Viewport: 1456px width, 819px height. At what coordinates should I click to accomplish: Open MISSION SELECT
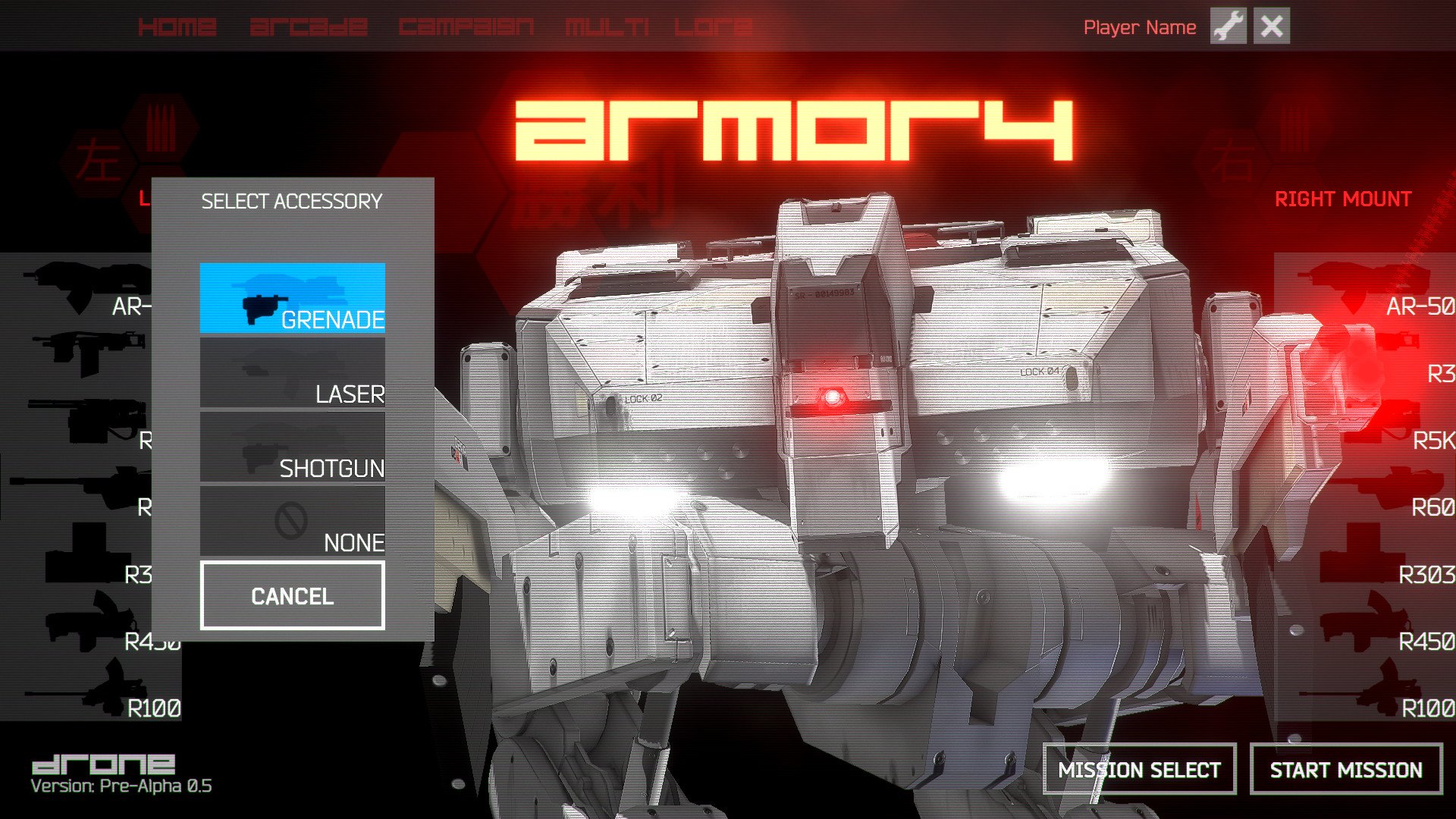tap(1139, 770)
